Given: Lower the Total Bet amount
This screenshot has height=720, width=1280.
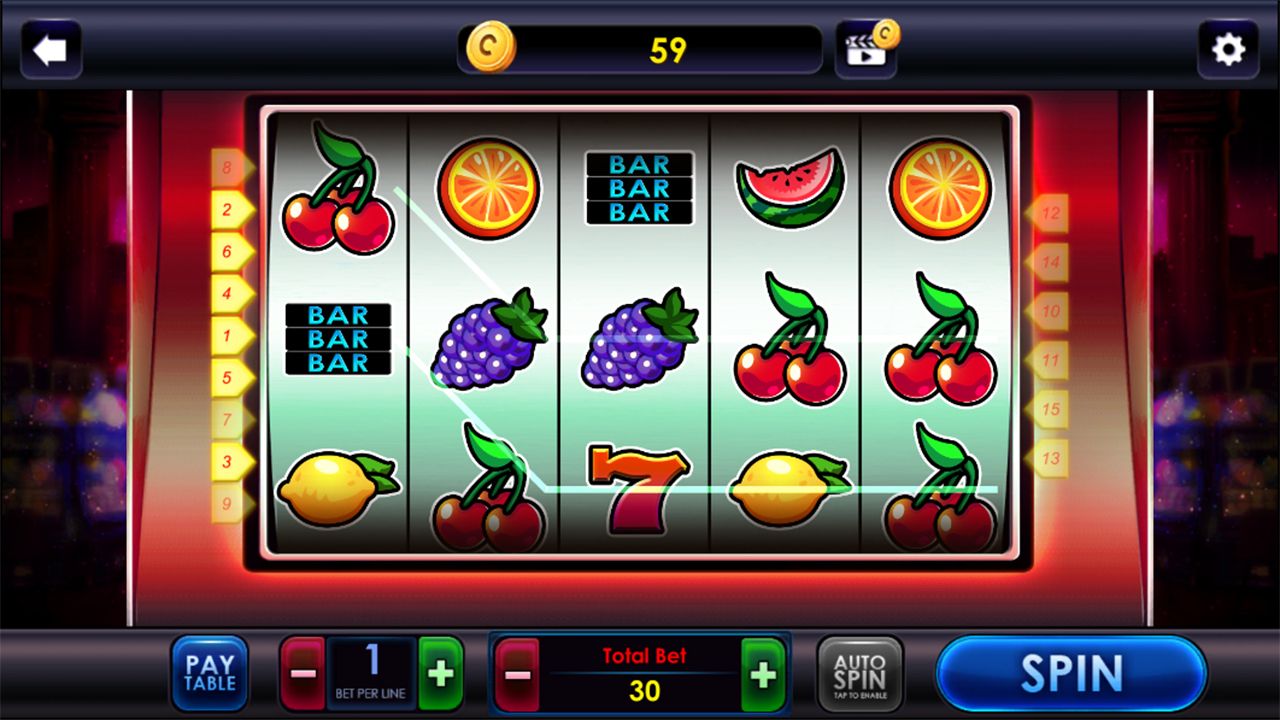Looking at the screenshot, I should 517,675.
